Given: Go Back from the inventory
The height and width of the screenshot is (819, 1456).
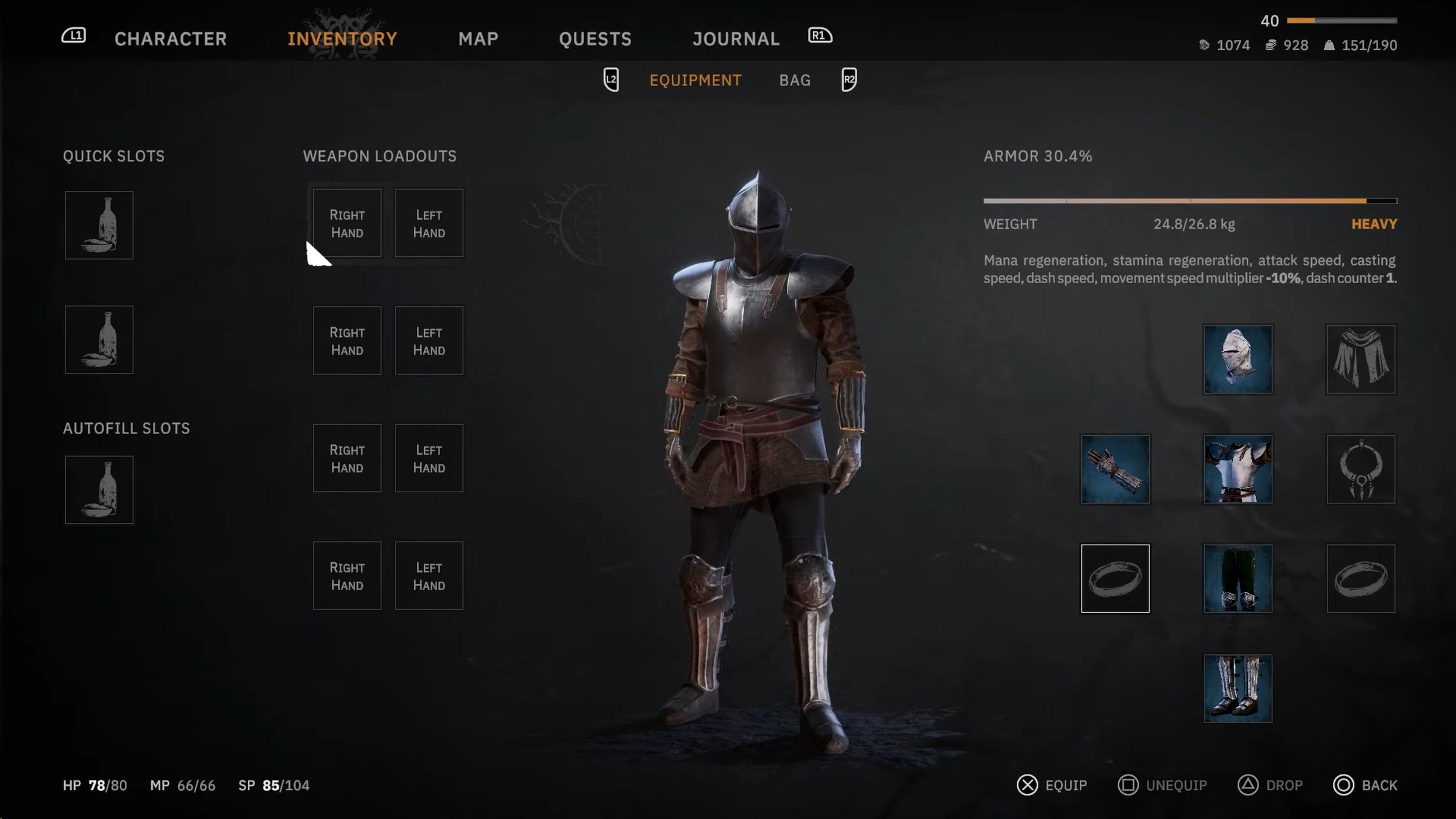Looking at the screenshot, I should [x=1365, y=785].
